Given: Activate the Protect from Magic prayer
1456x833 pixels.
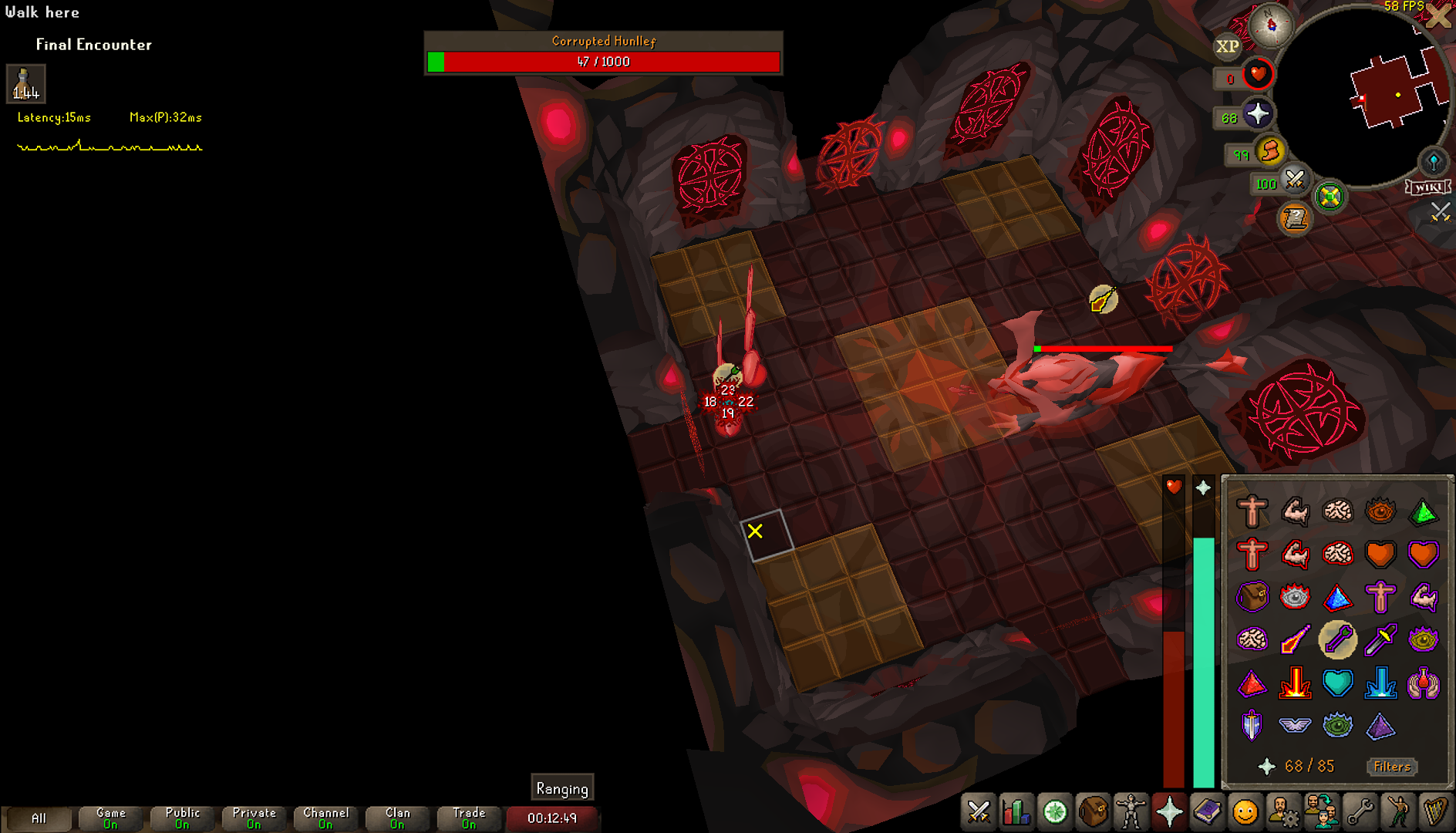Looking at the screenshot, I should pyautogui.click(x=1295, y=639).
